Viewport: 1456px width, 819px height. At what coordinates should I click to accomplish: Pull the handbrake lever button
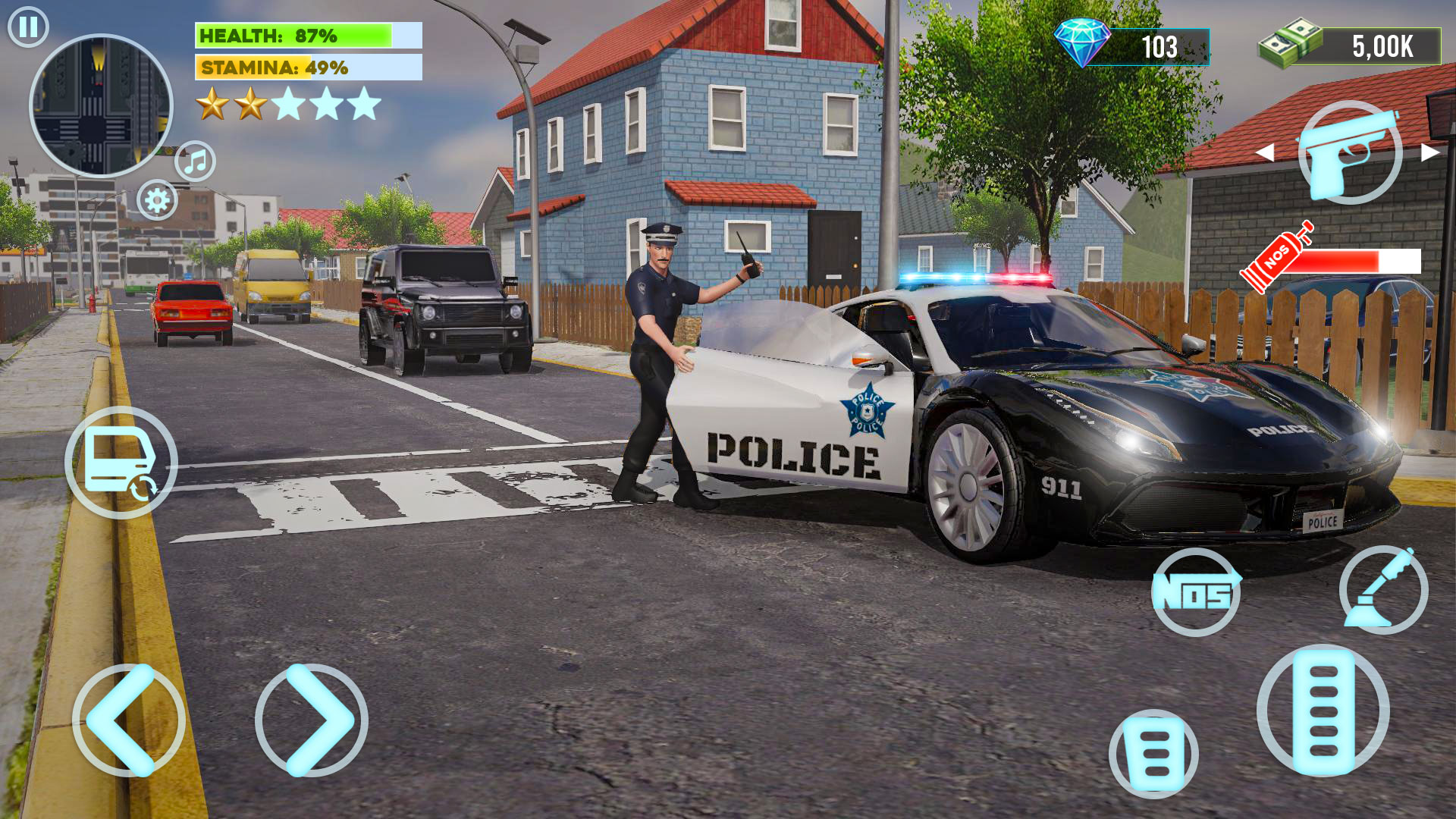pos(1383,590)
